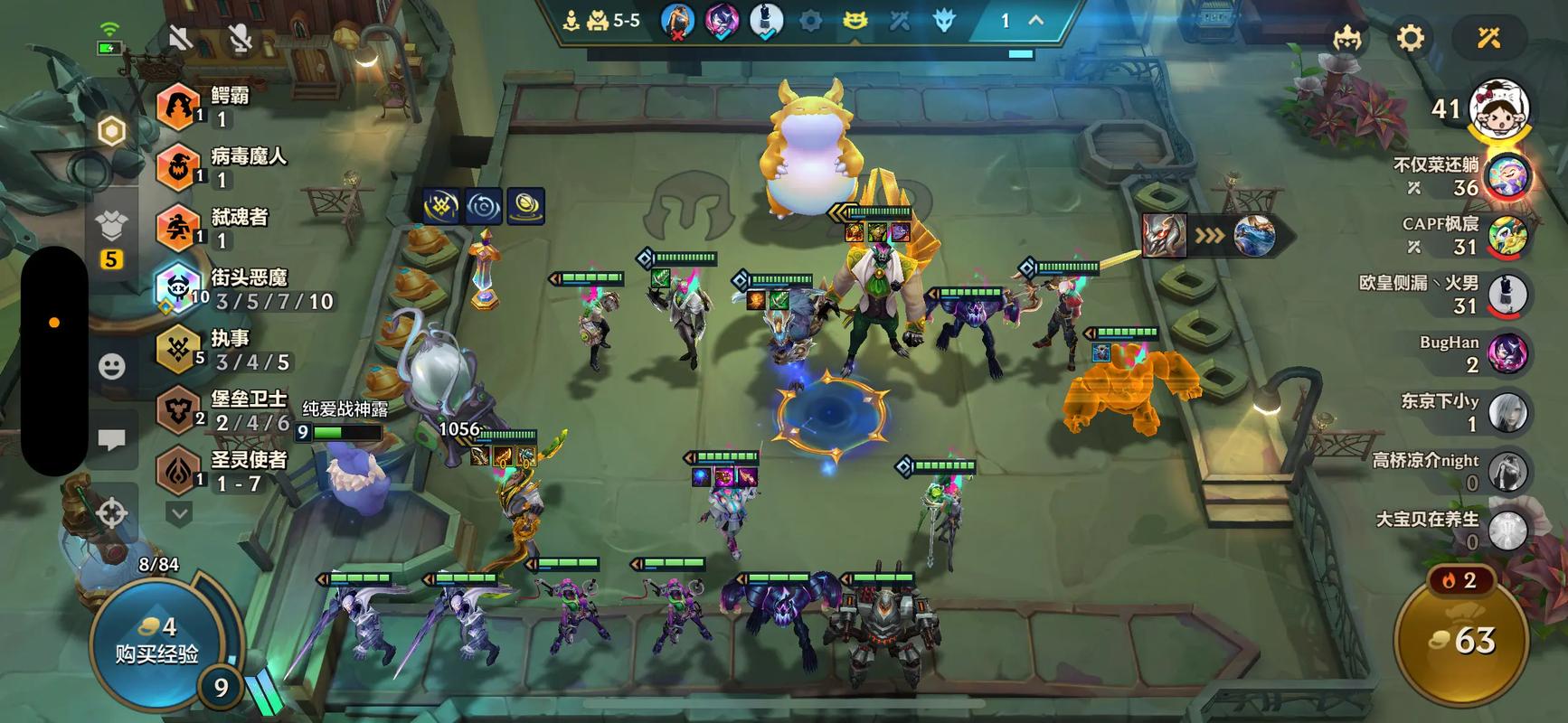Expand the trait list with the down arrow
Viewport: 1568px width, 723px height.
pos(179,514)
